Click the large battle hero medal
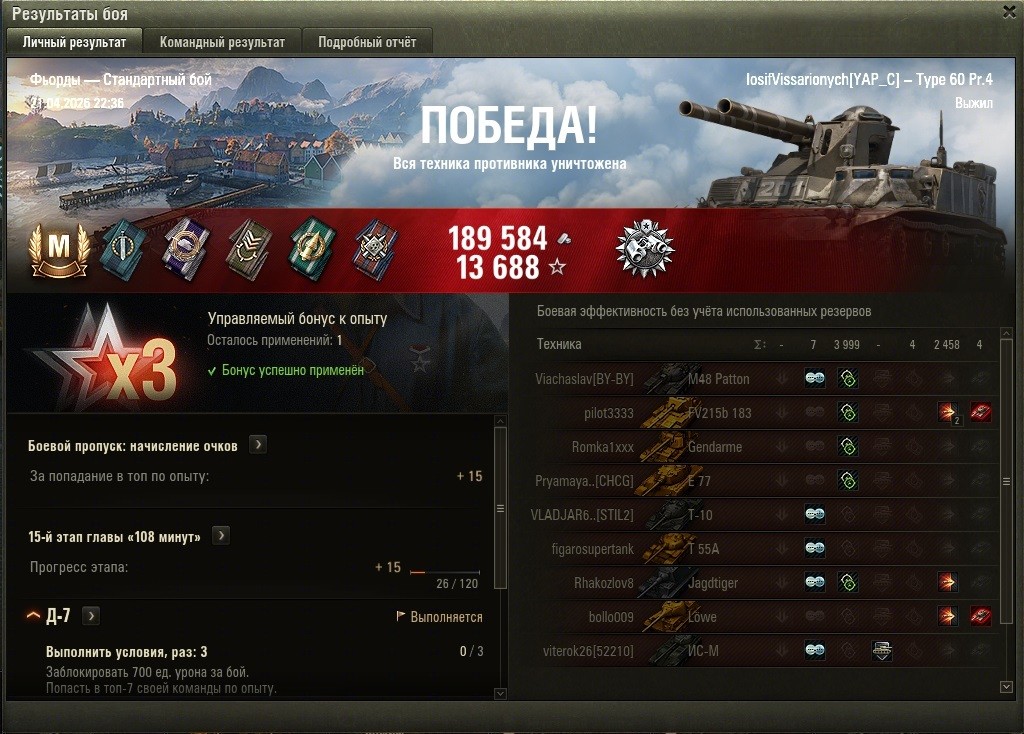The image size is (1024, 734). [x=645, y=248]
